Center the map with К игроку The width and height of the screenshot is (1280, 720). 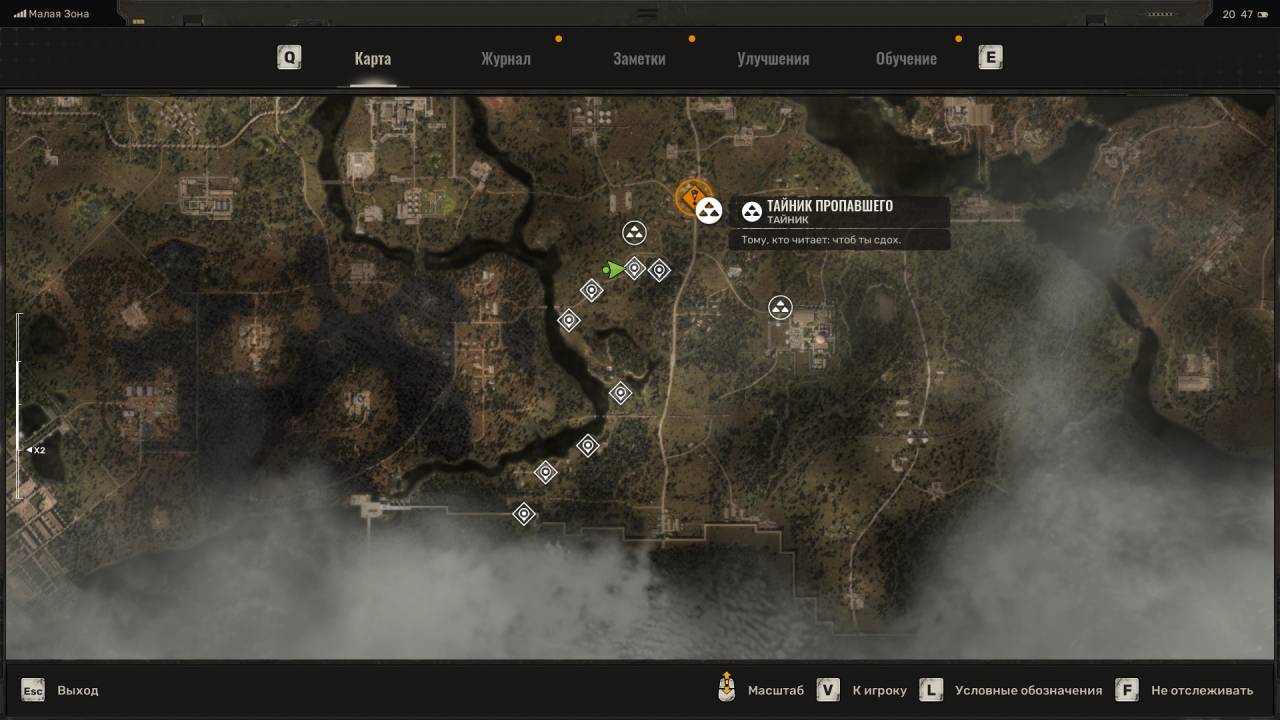879,690
